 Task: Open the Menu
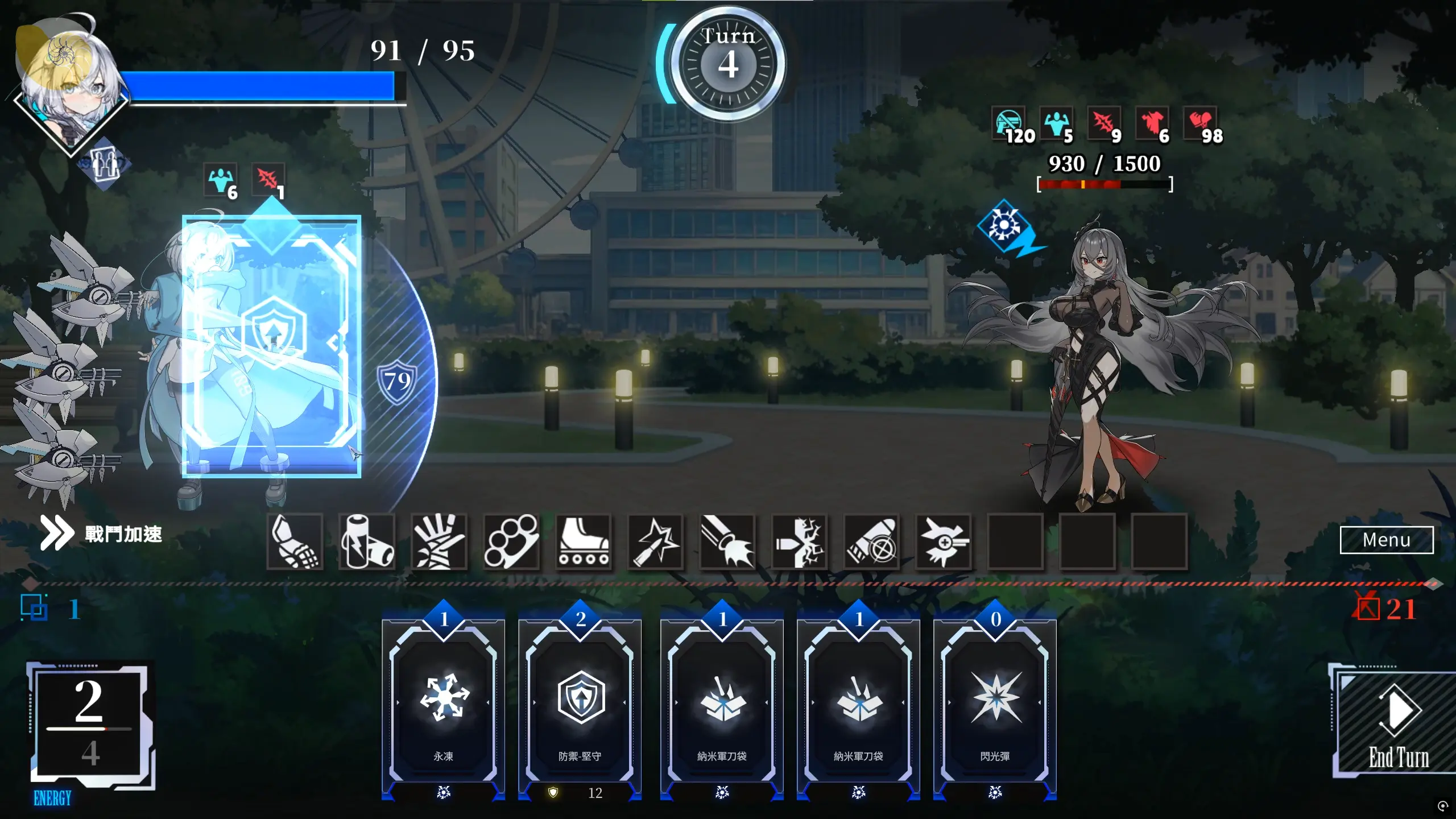tap(1386, 539)
